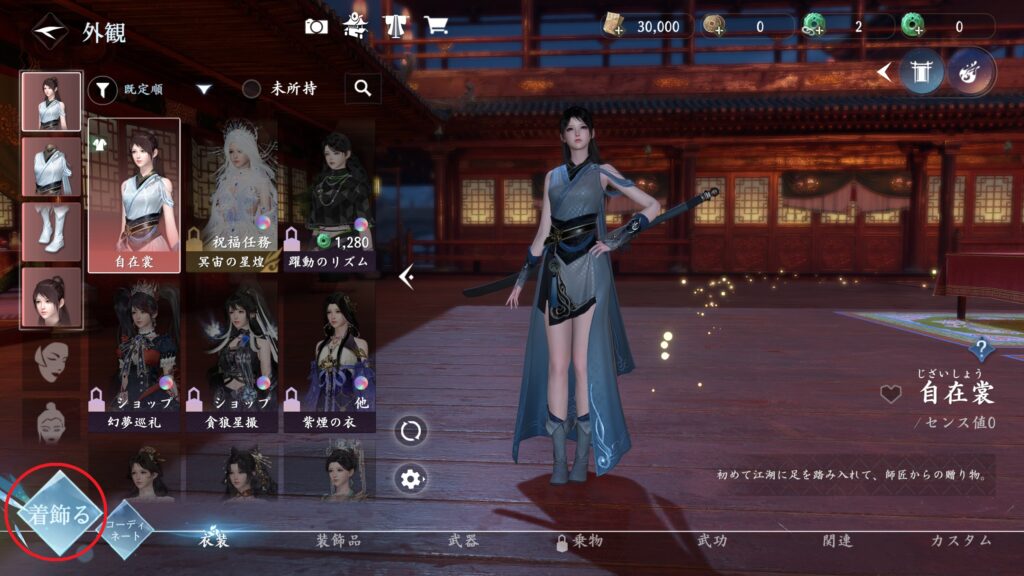Open the magnifying glass search
Screen dimensions: 1024x576
[363, 89]
